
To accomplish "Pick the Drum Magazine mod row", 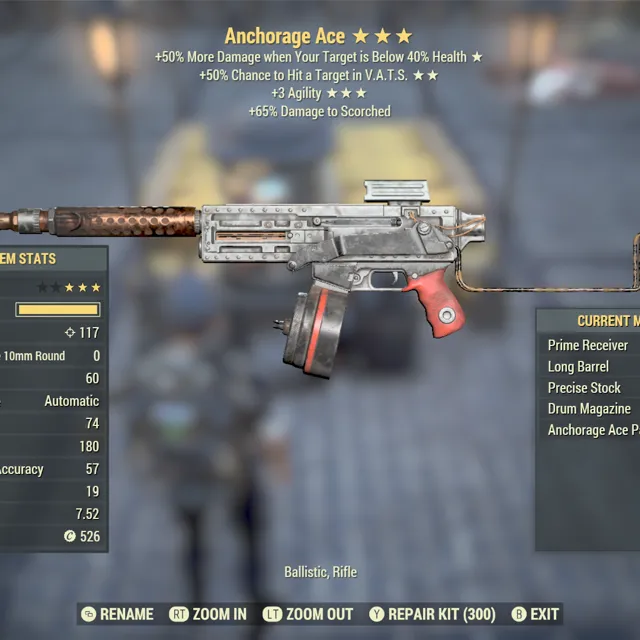I will tap(589, 409).
